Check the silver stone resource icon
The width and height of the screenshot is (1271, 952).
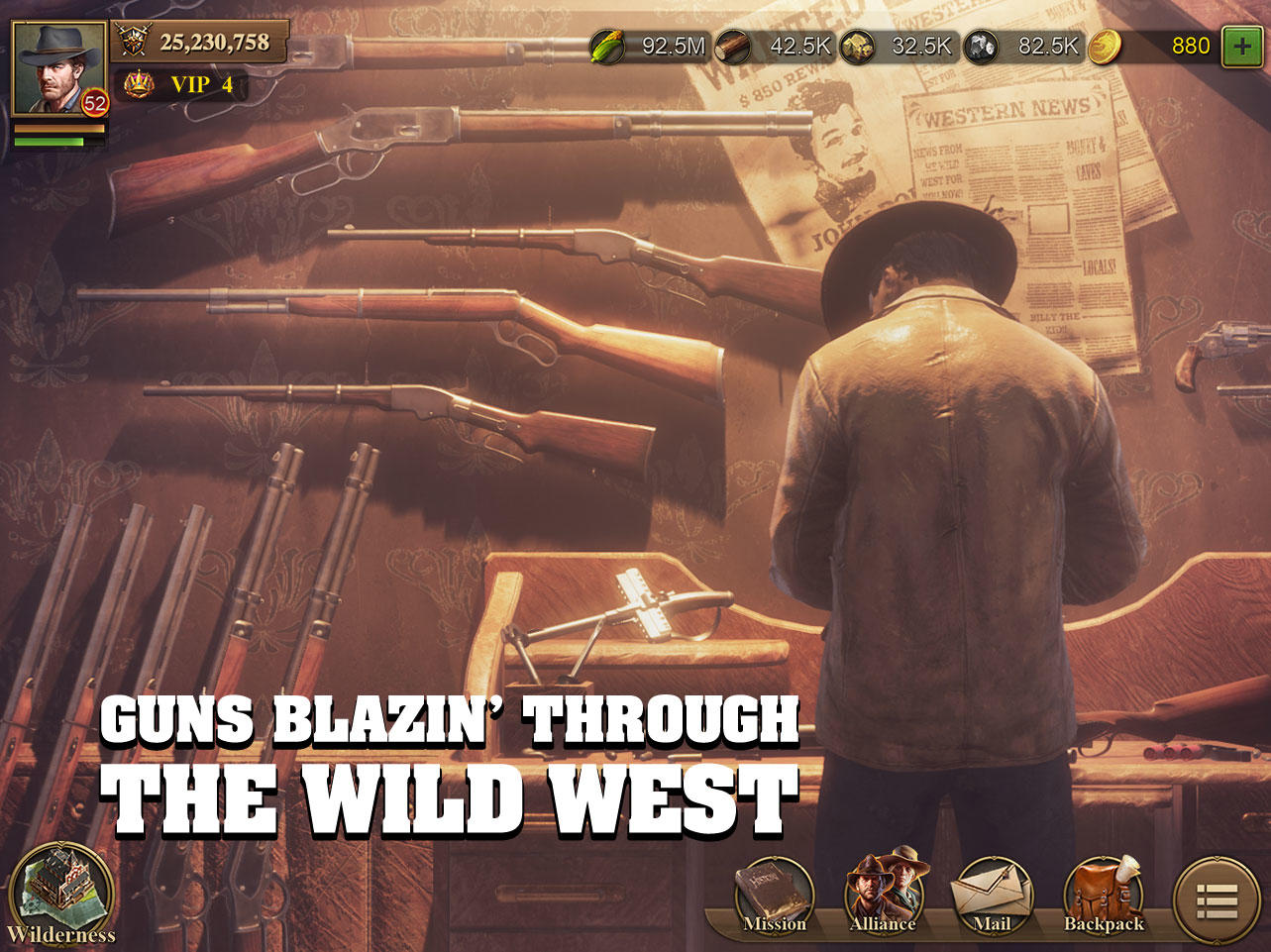click(982, 44)
